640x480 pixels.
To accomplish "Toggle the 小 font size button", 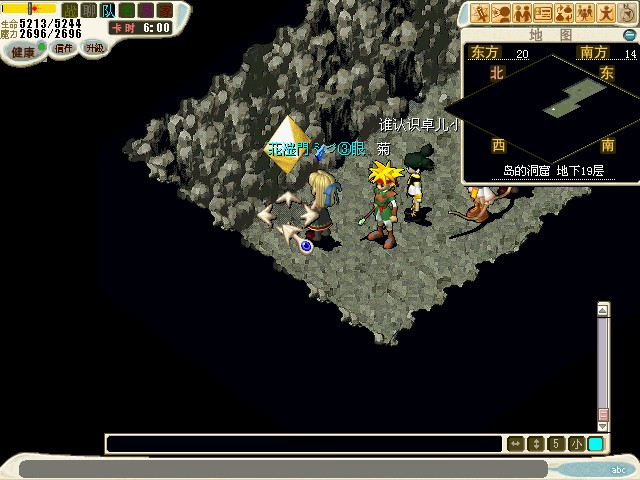I will coord(576,444).
